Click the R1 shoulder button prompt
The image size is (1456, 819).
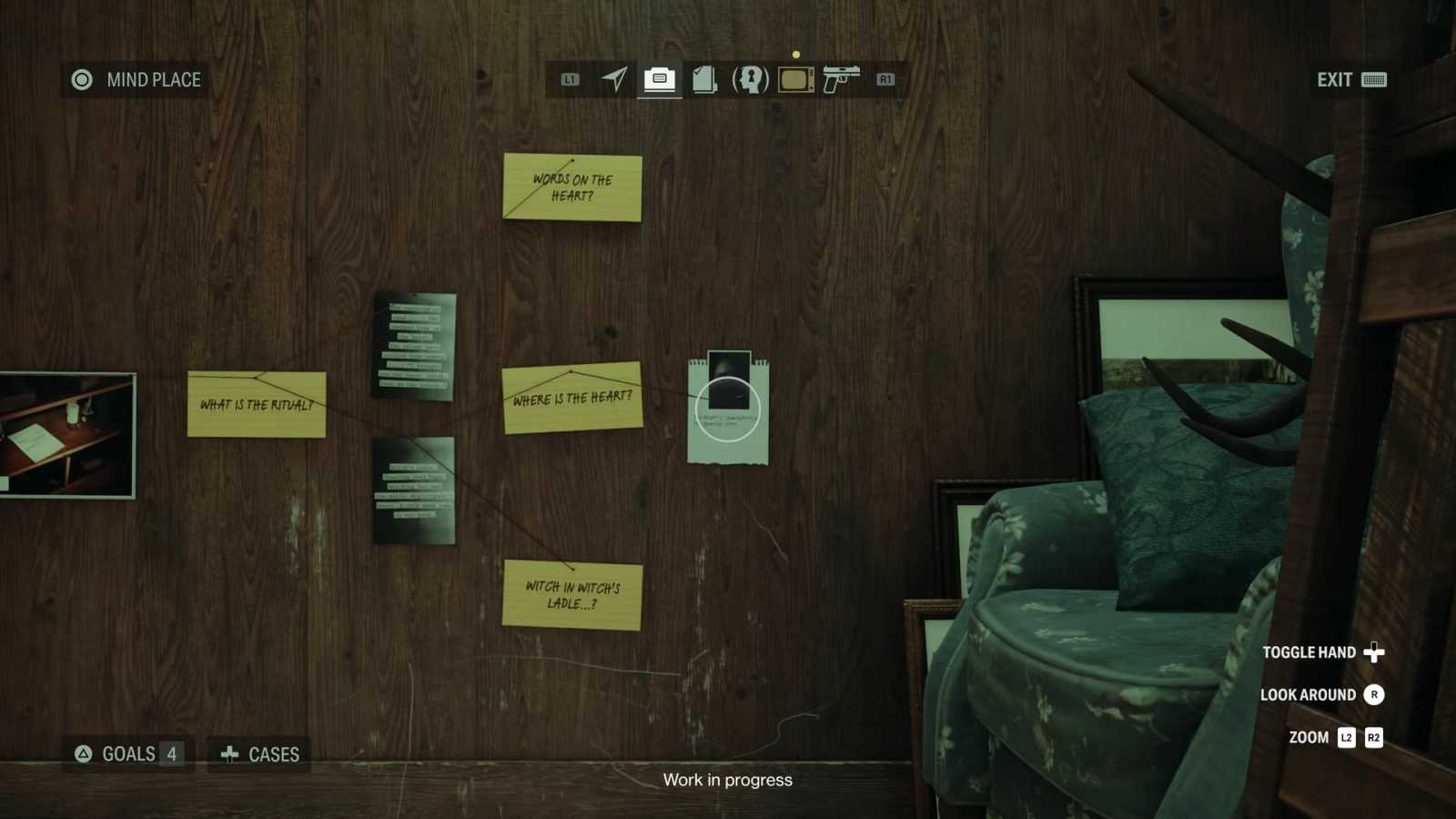(x=885, y=80)
